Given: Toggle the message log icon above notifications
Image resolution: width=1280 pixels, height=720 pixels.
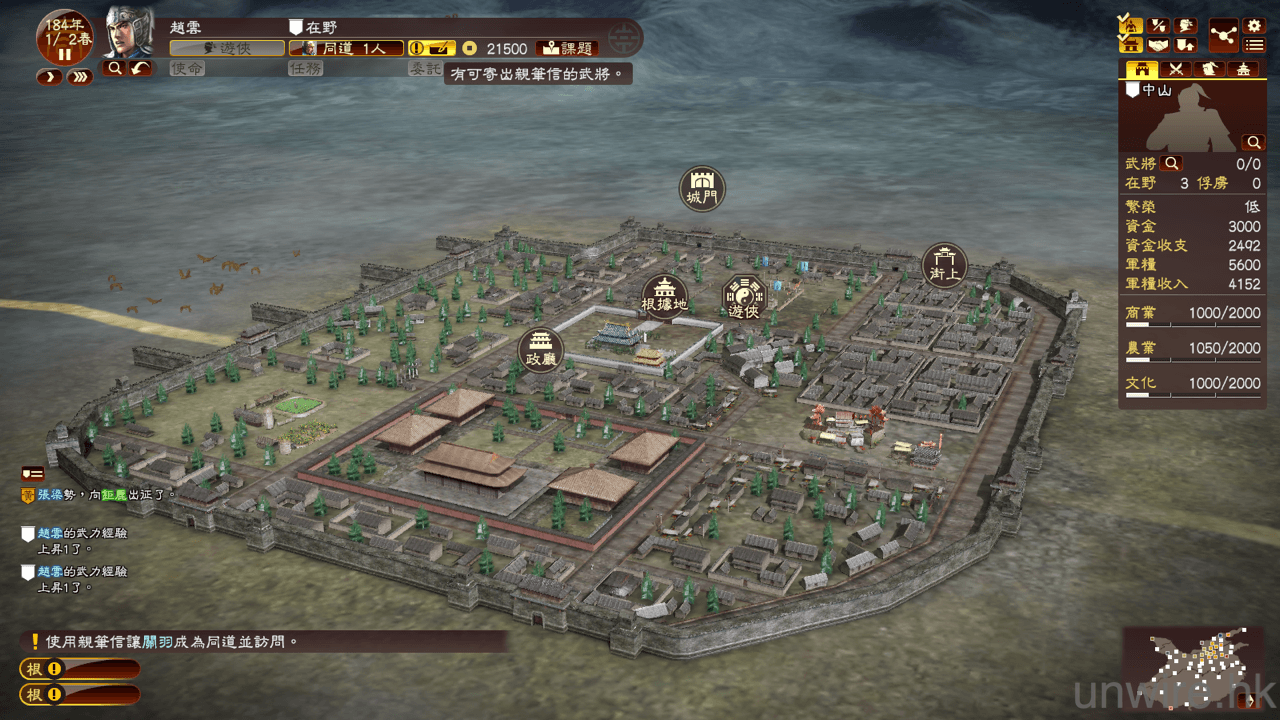Looking at the screenshot, I should tap(32, 473).
